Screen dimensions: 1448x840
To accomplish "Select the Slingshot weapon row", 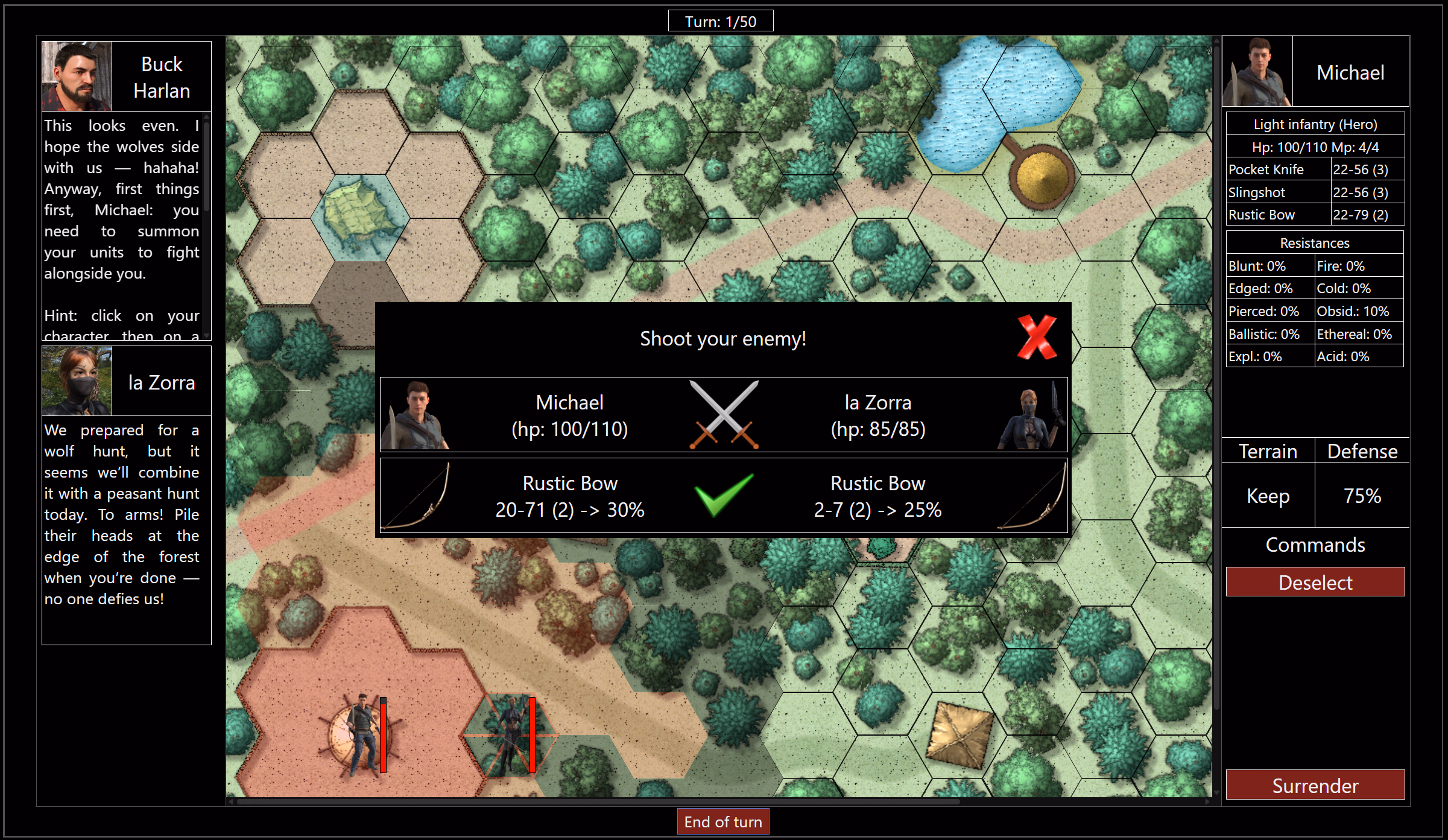I will click(x=1315, y=192).
